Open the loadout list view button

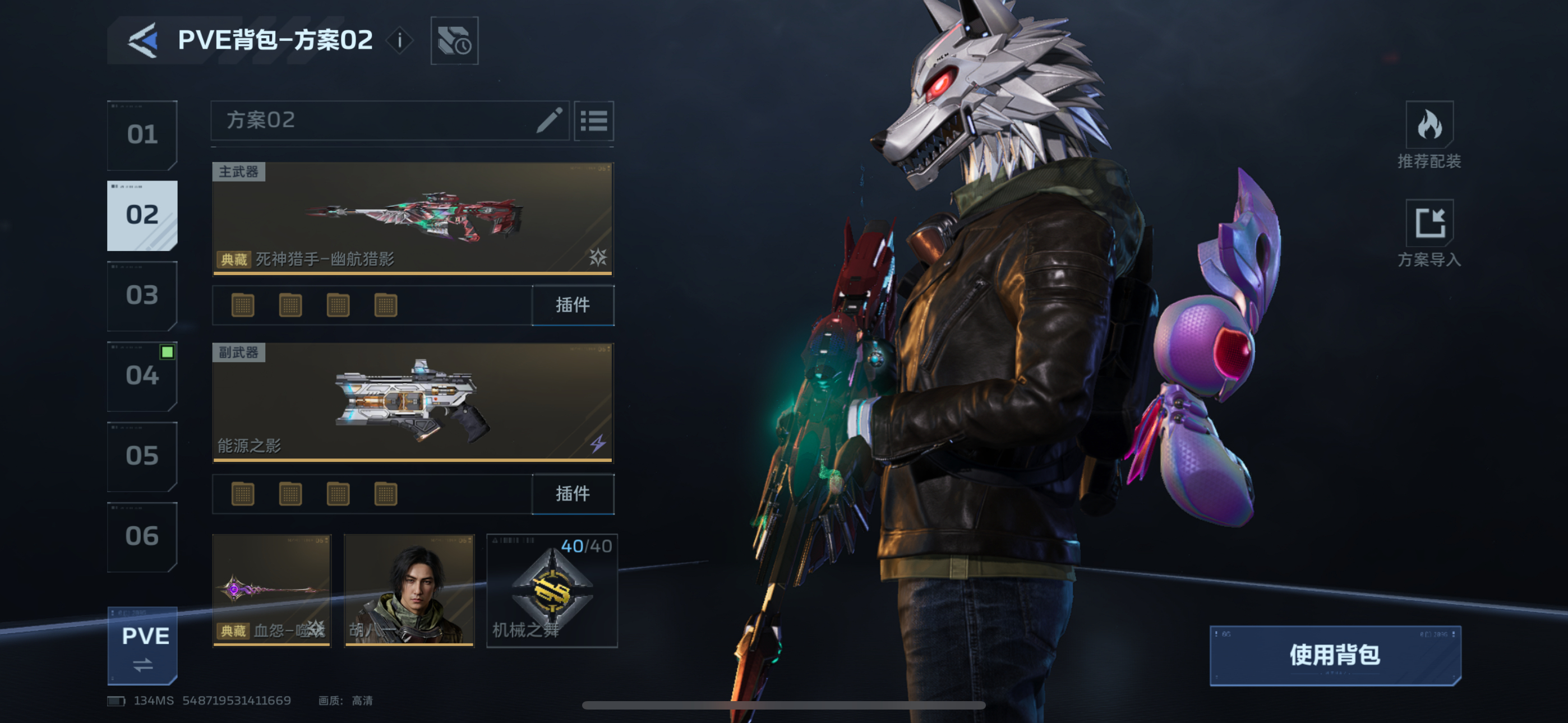(593, 121)
